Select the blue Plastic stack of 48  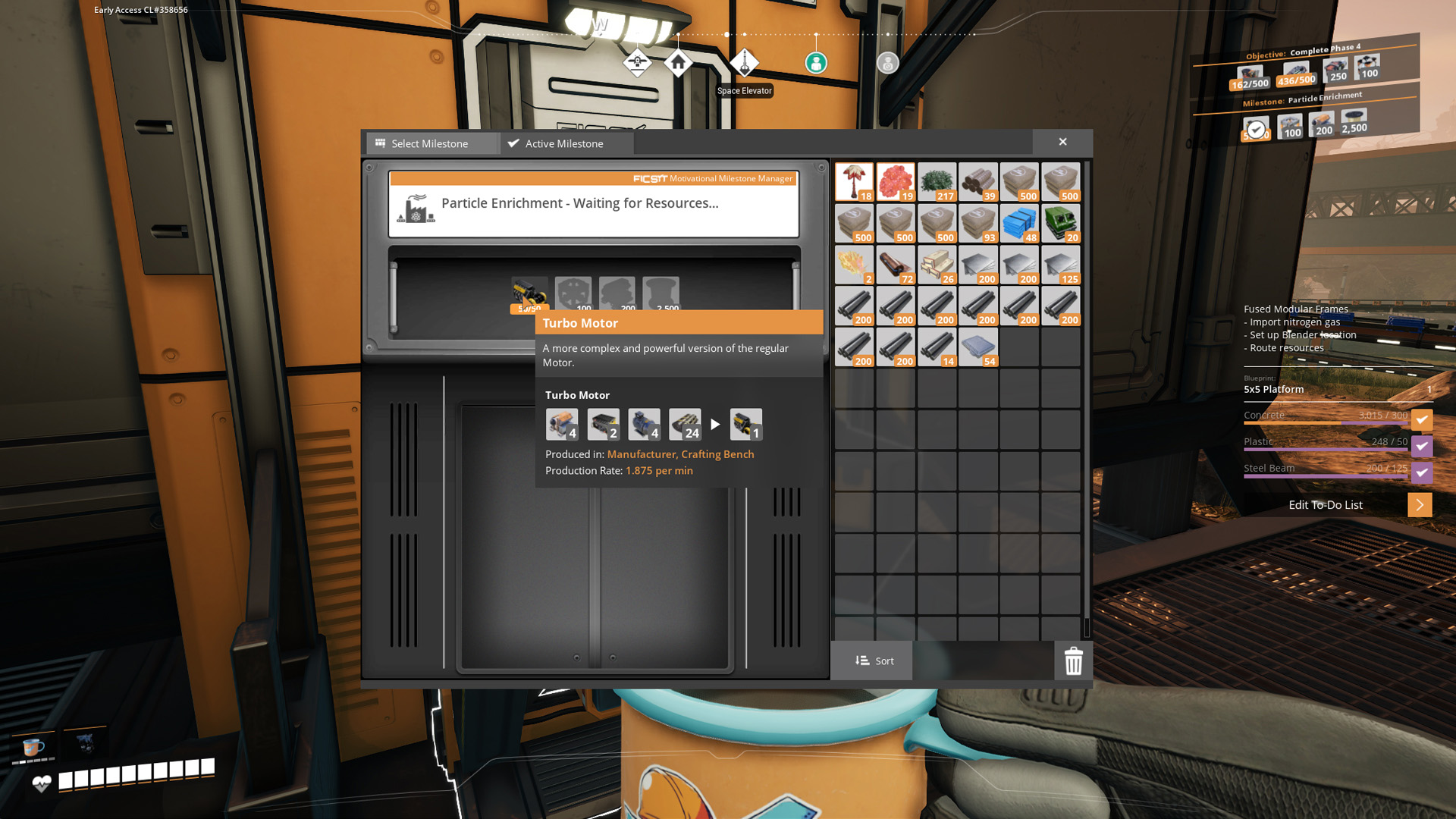(x=1020, y=223)
